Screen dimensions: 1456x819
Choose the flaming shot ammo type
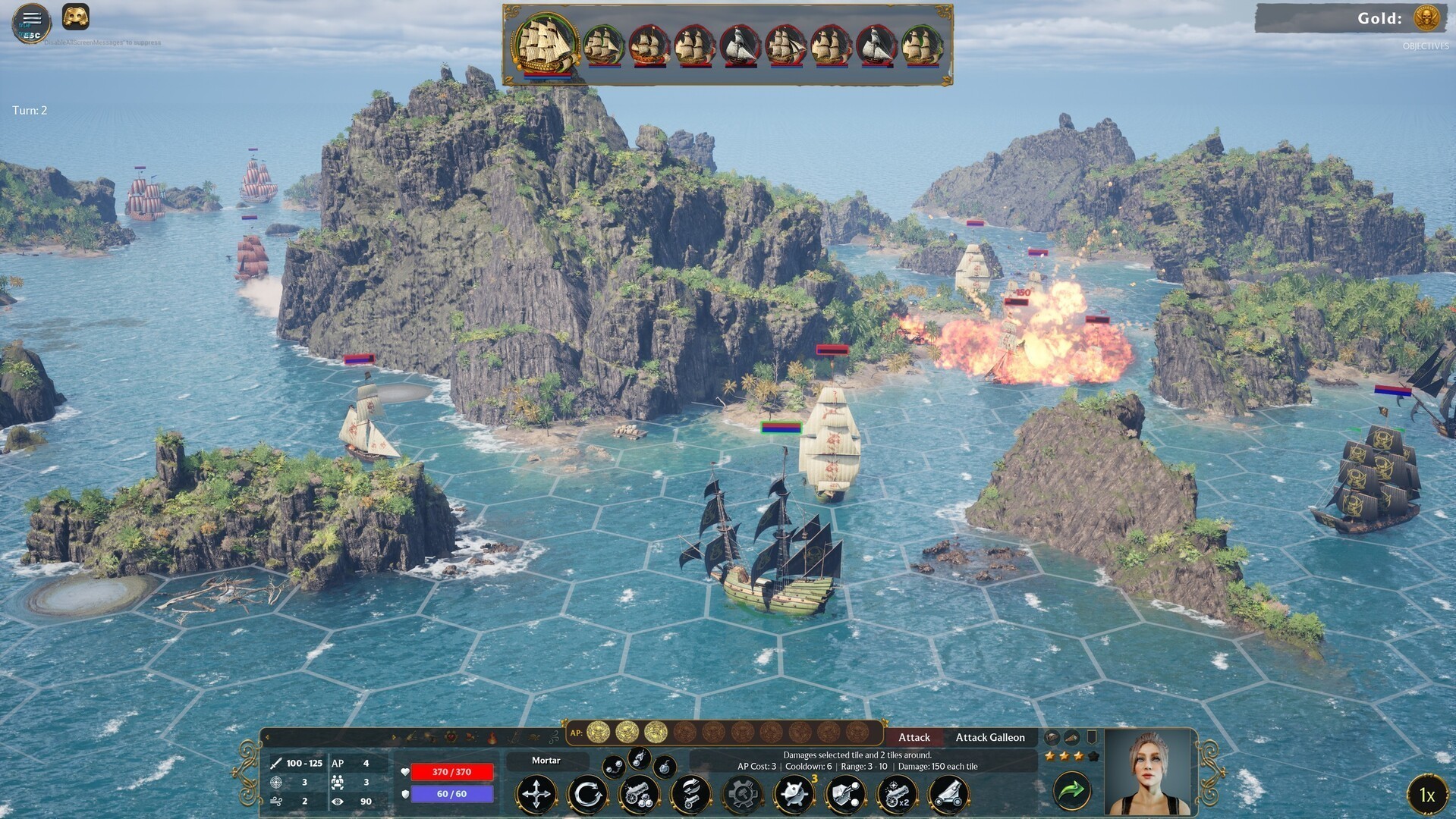click(x=640, y=756)
